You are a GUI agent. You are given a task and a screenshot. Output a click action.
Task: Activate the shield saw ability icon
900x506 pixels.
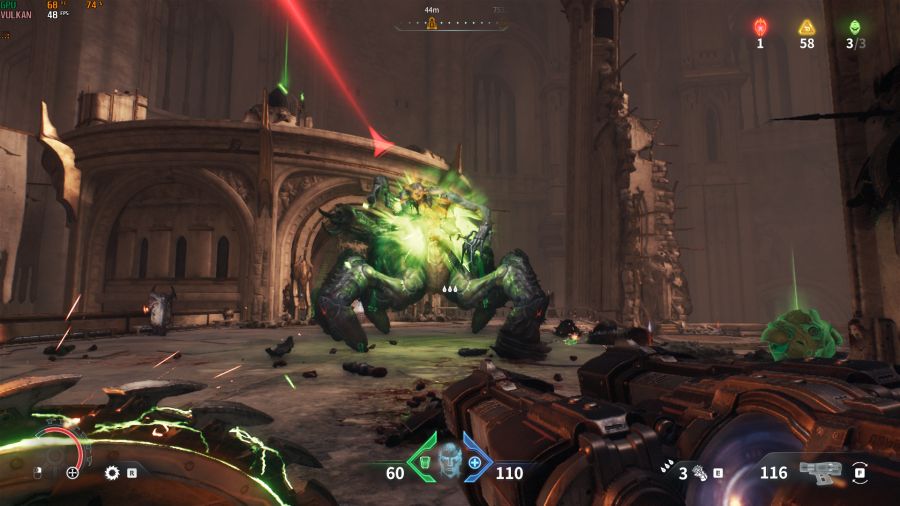112,472
